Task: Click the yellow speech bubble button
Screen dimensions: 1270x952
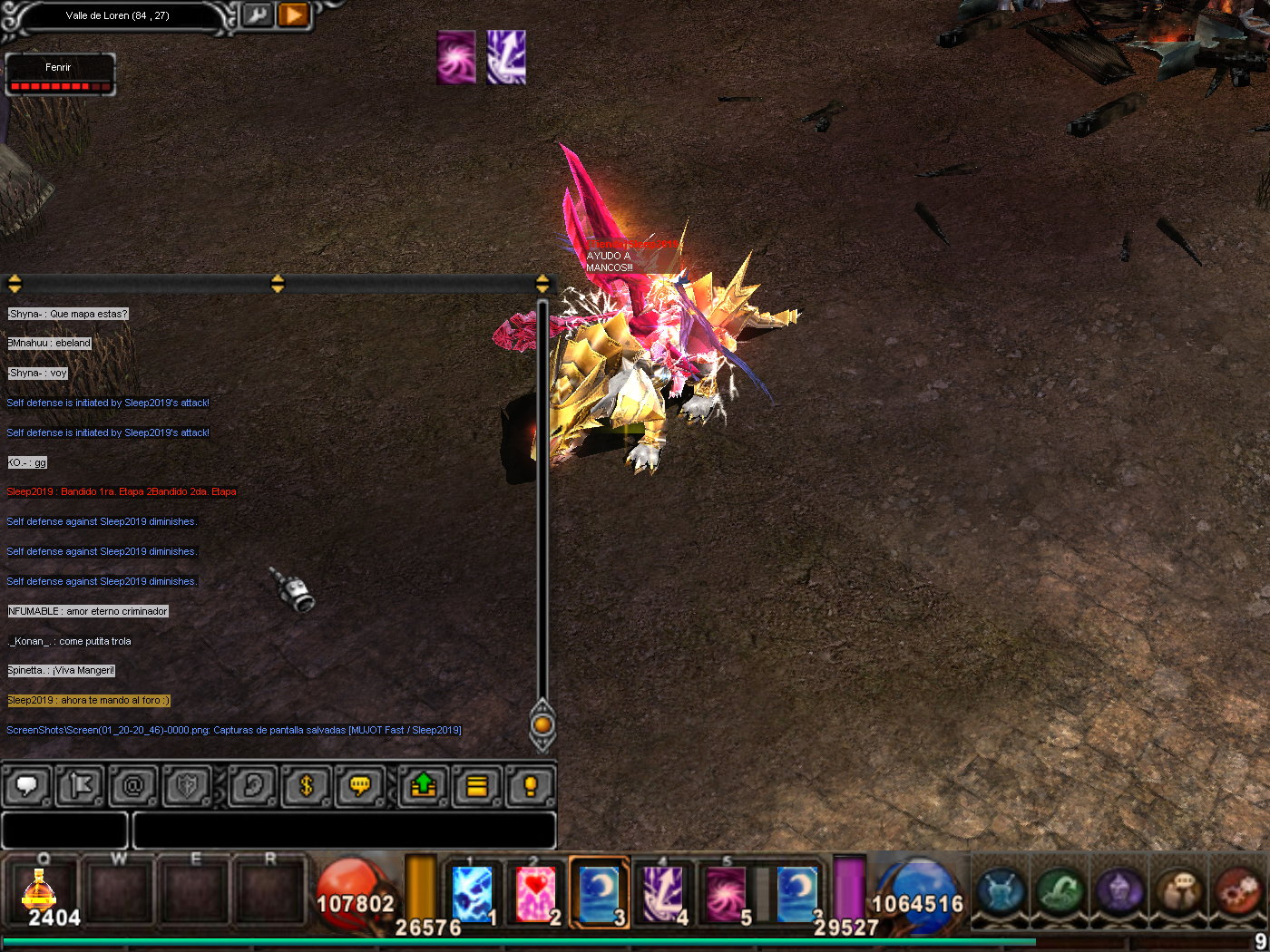Action: [x=360, y=785]
